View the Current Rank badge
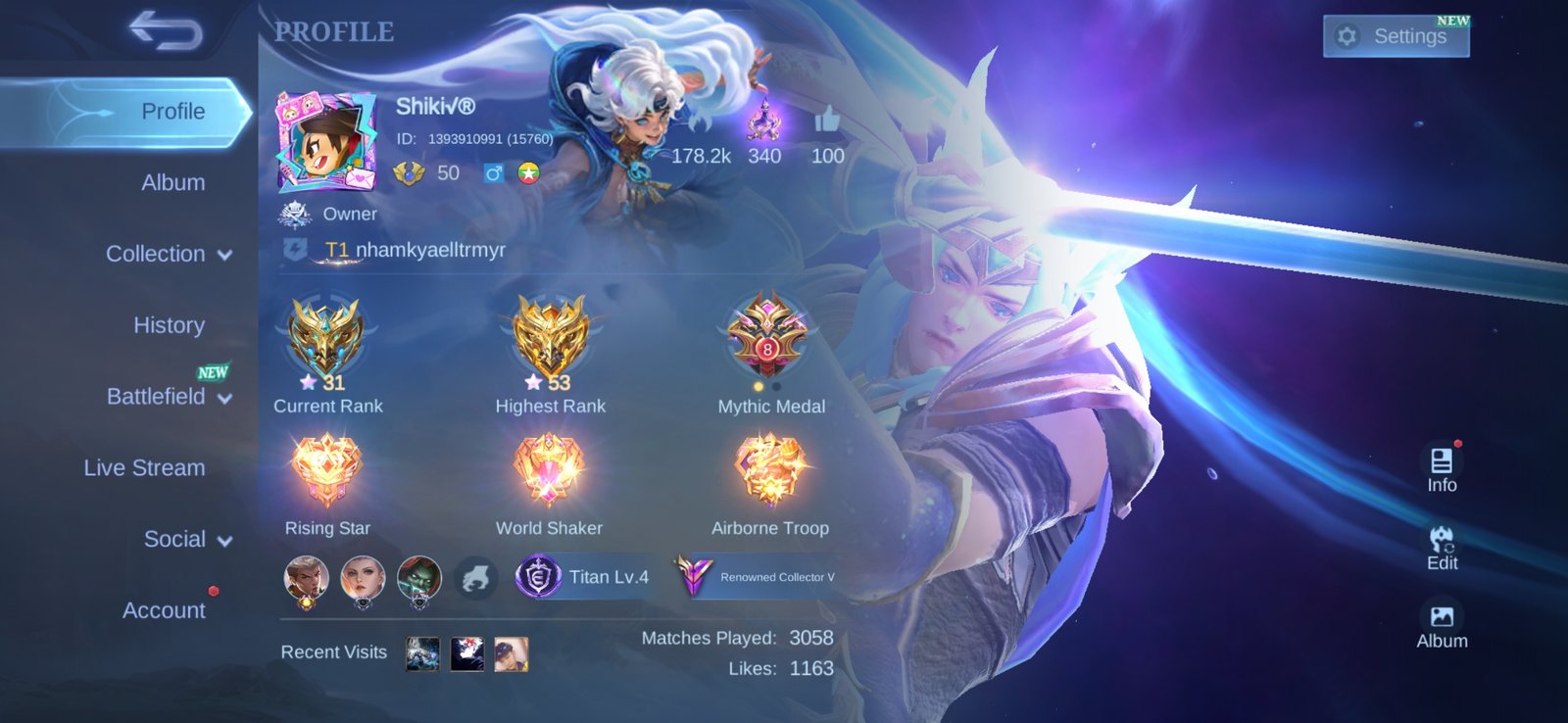The width and height of the screenshot is (1568, 723). tap(326, 338)
